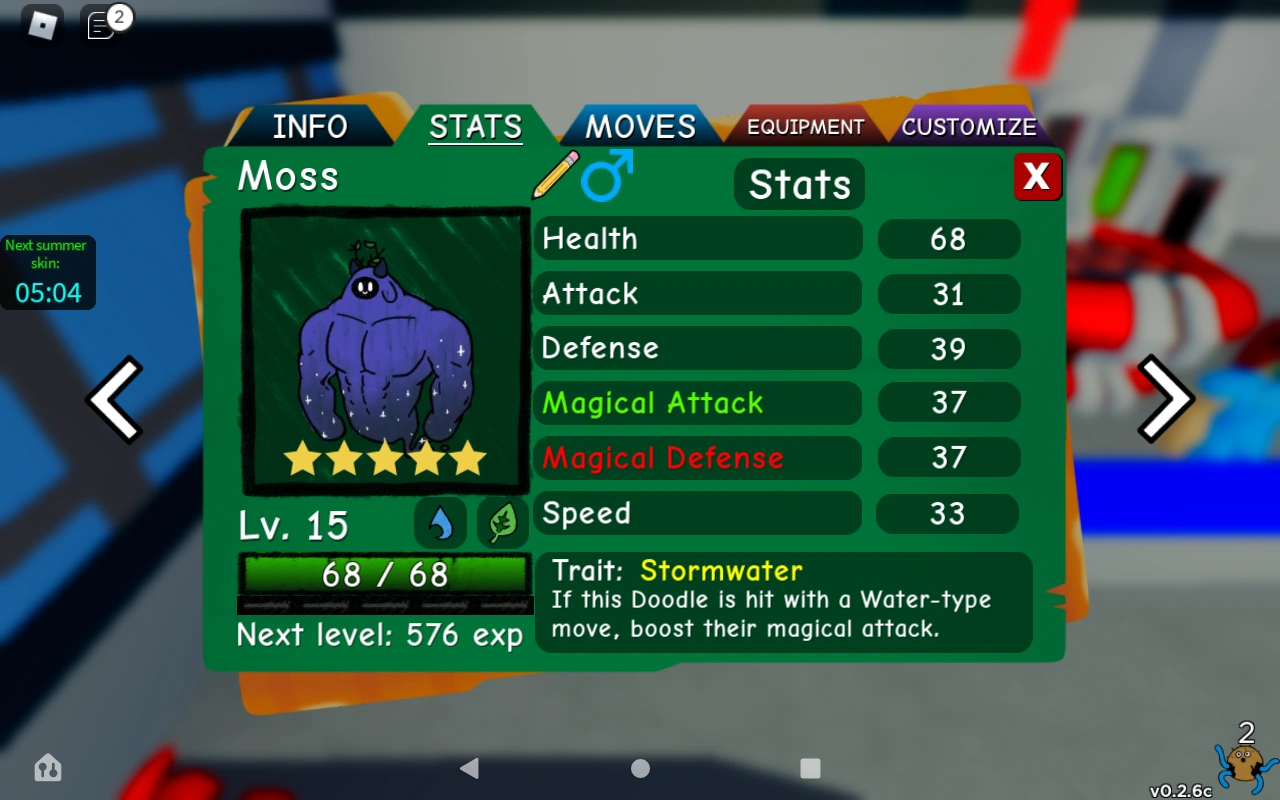Click the Next level: 576 exp label
1280x800 pixels.
click(379, 635)
